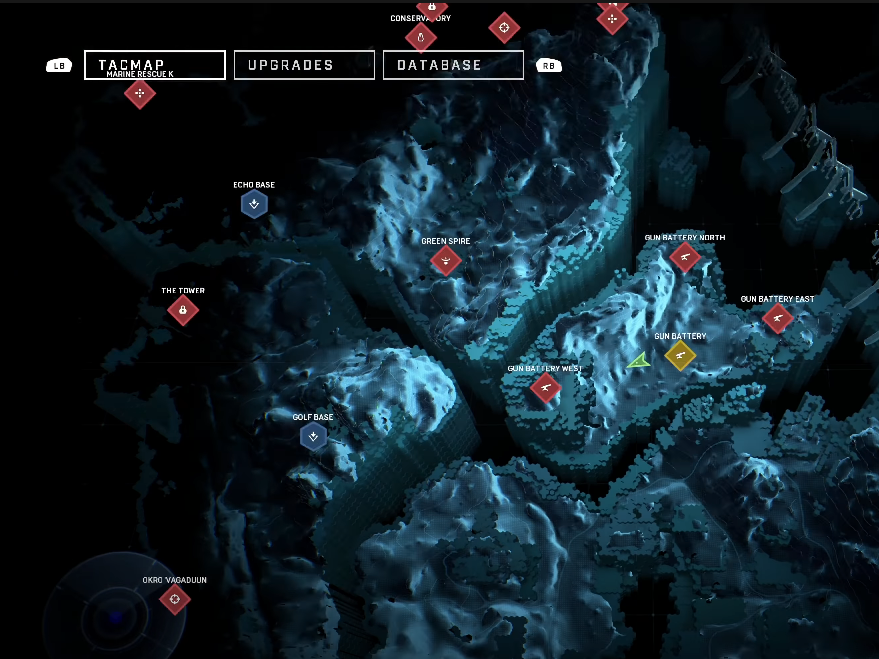This screenshot has width=879, height=659.
Task: Choose the Conservatory marker
Action: click(x=421, y=38)
